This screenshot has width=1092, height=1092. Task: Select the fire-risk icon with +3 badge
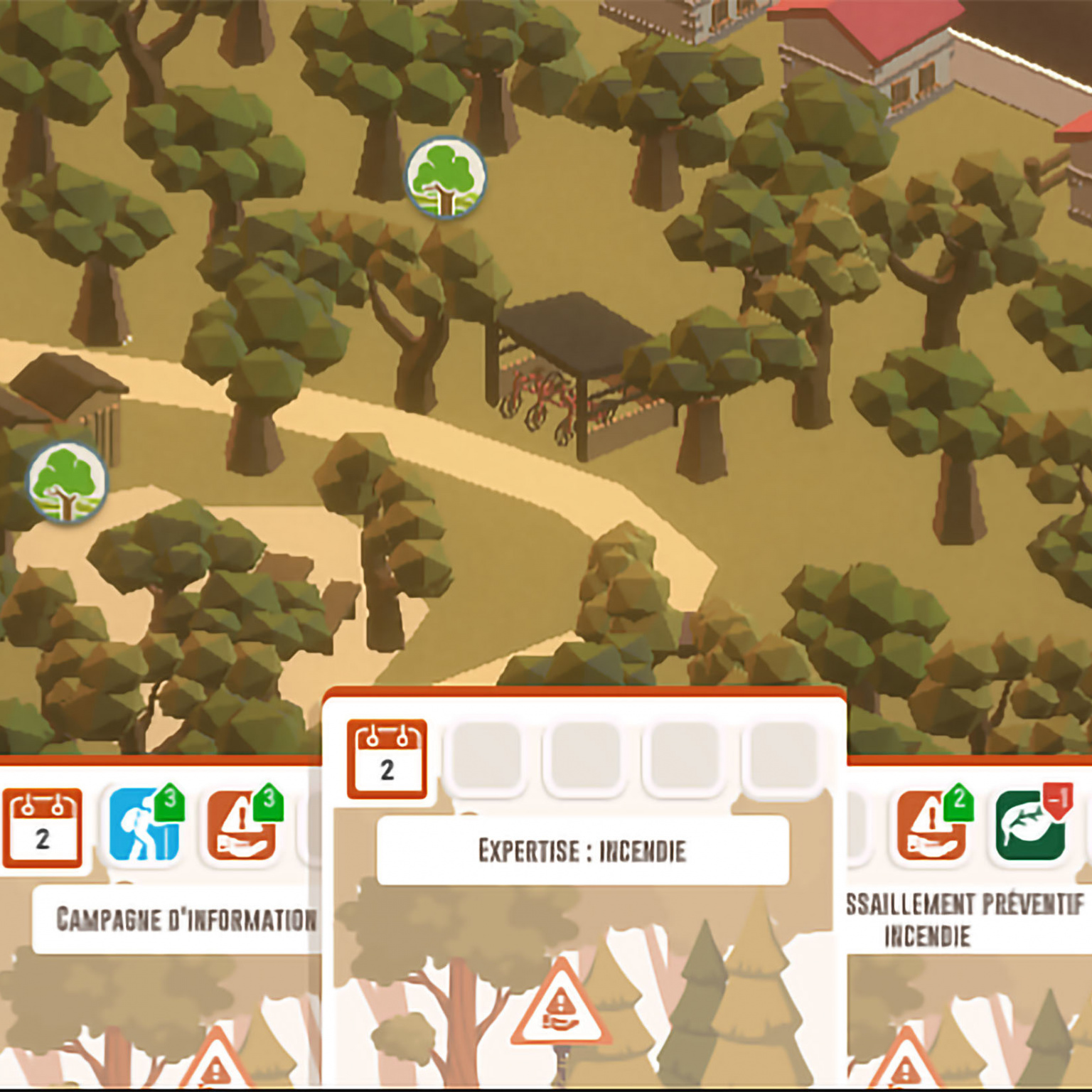point(242,825)
